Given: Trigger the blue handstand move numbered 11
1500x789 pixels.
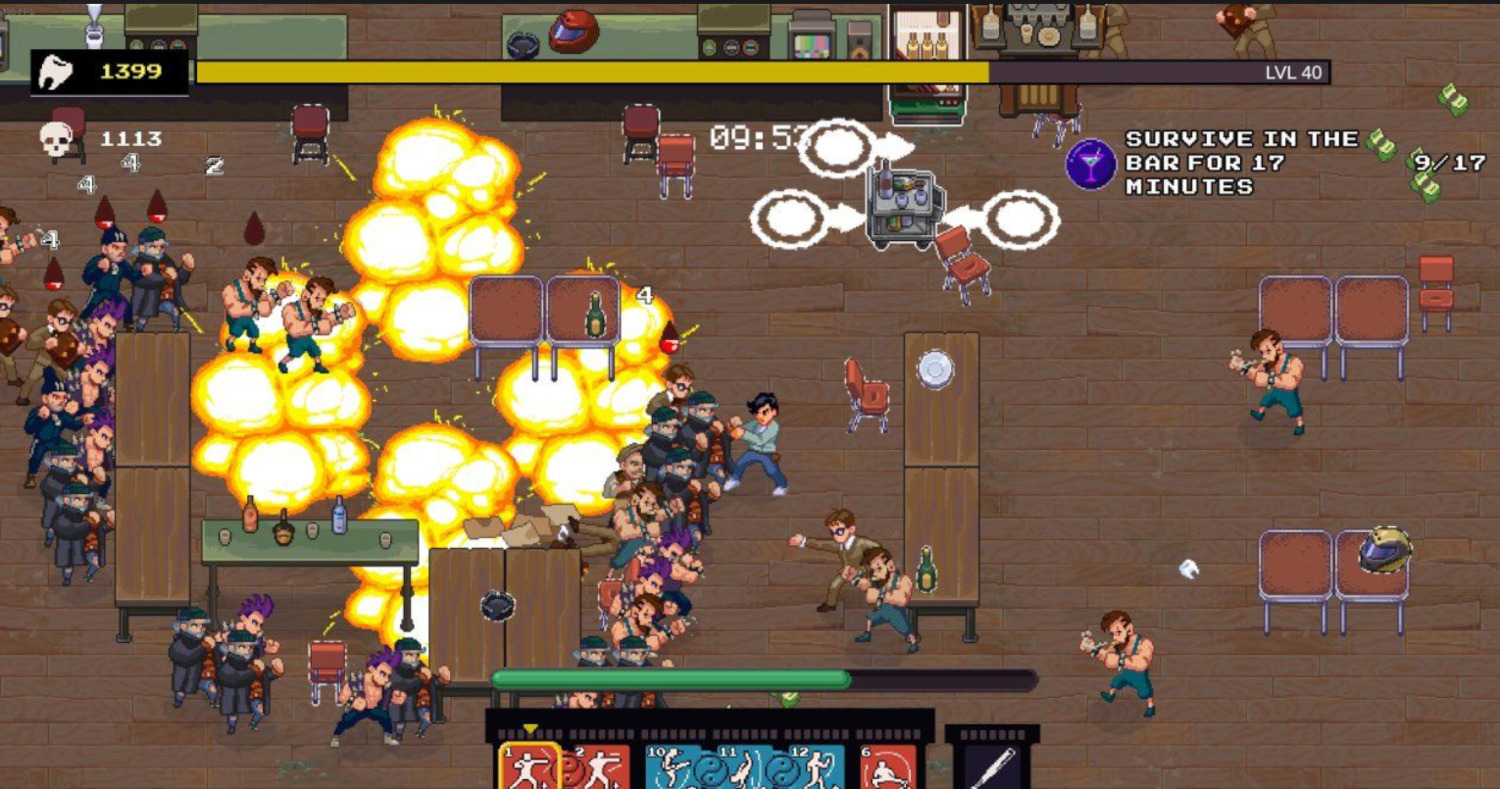Looking at the screenshot, I should click(x=743, y=768).
